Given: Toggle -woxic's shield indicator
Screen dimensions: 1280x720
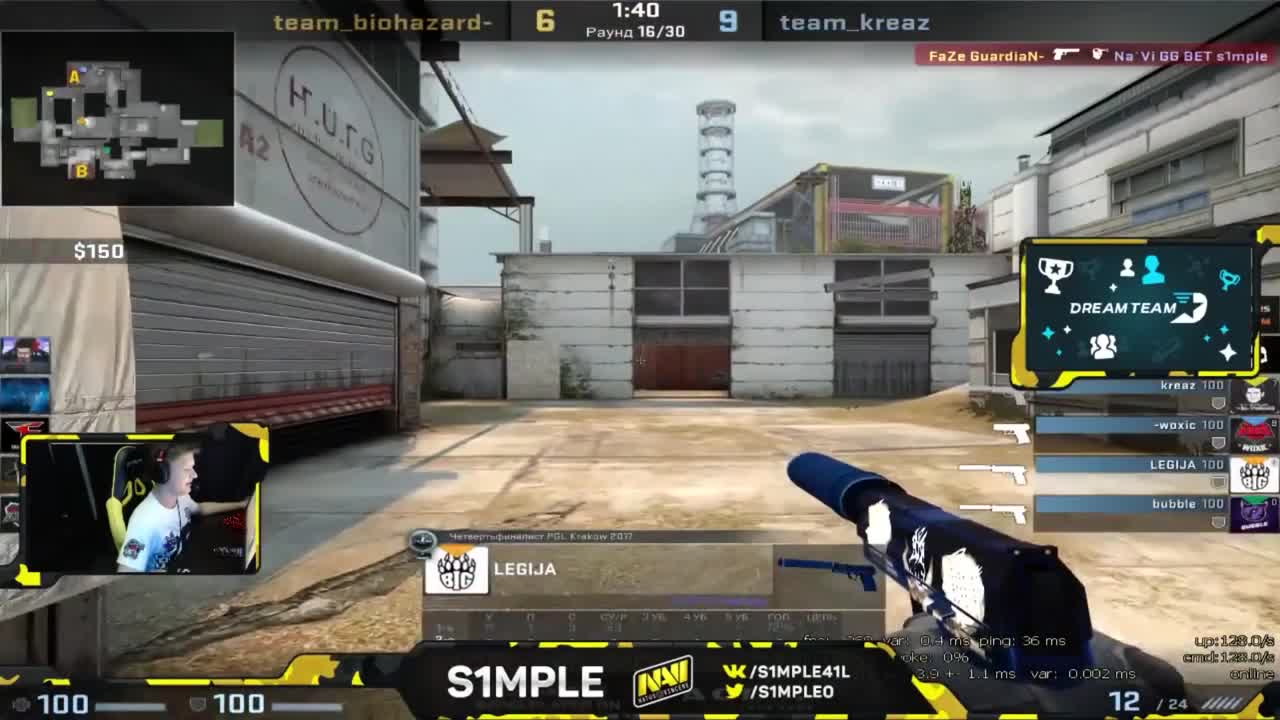Looking at the screenshot, I should [x=1218, y=442].
